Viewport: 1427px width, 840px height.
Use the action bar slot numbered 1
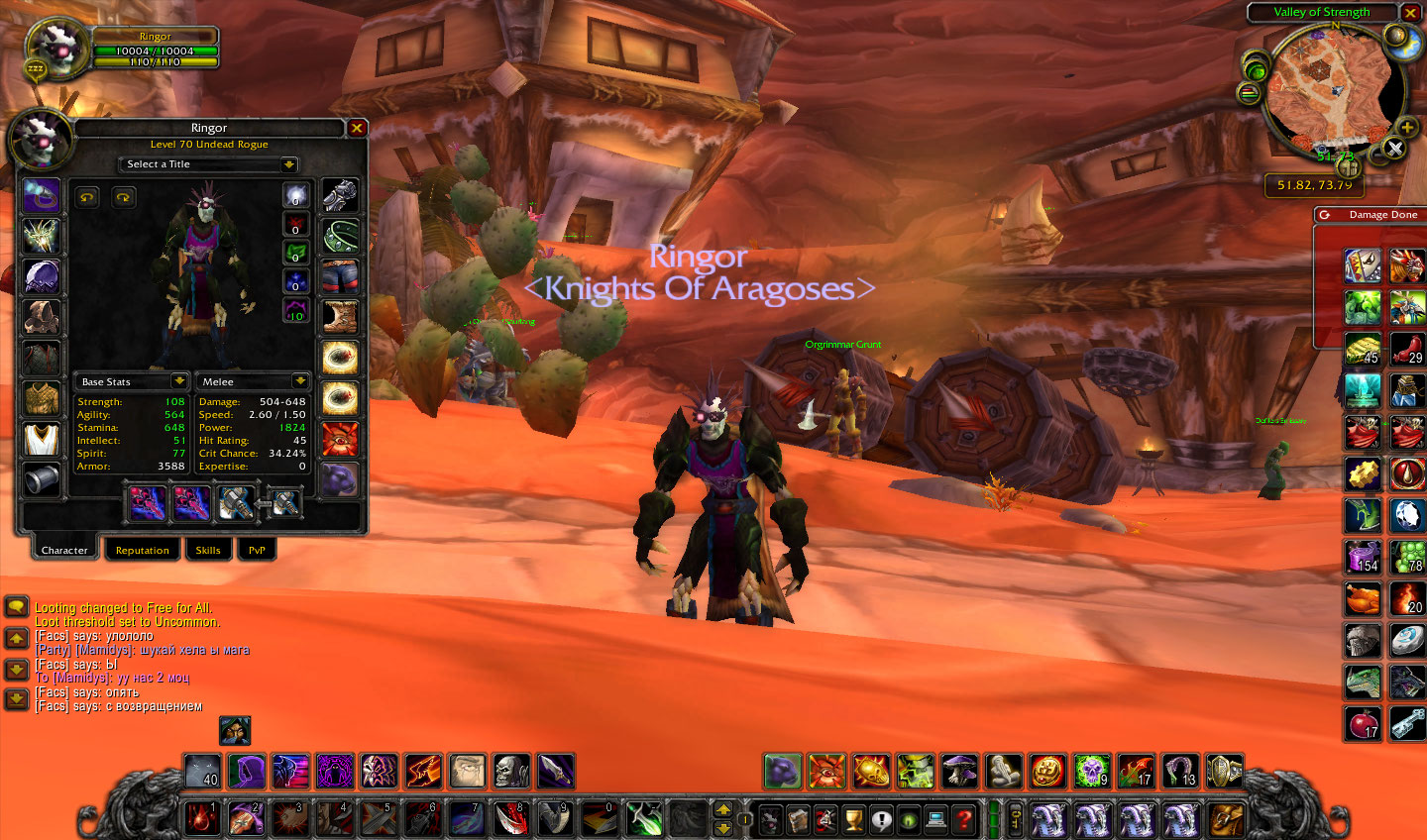click(202, 818)
